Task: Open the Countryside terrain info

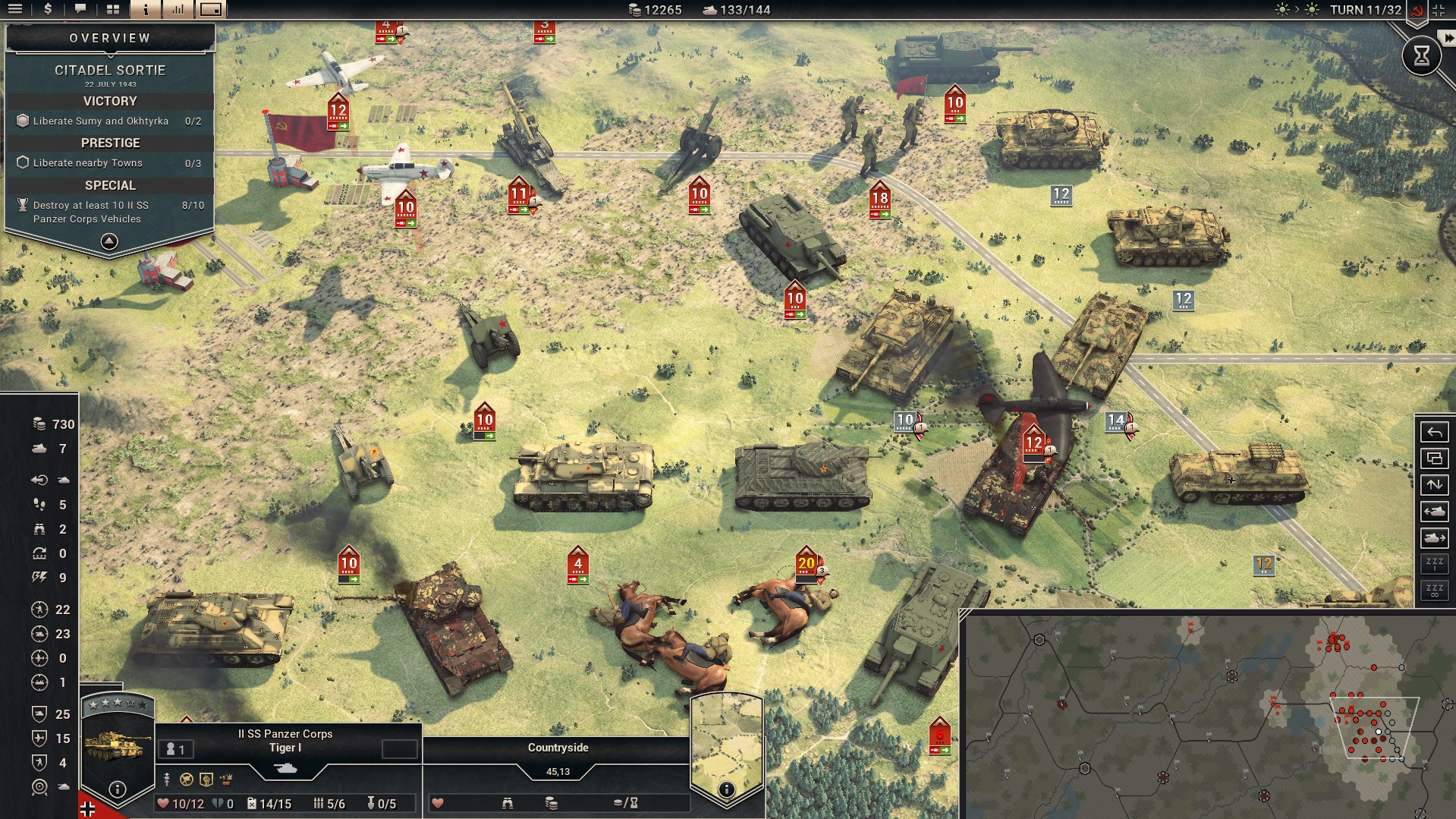Action: [726, 789]
